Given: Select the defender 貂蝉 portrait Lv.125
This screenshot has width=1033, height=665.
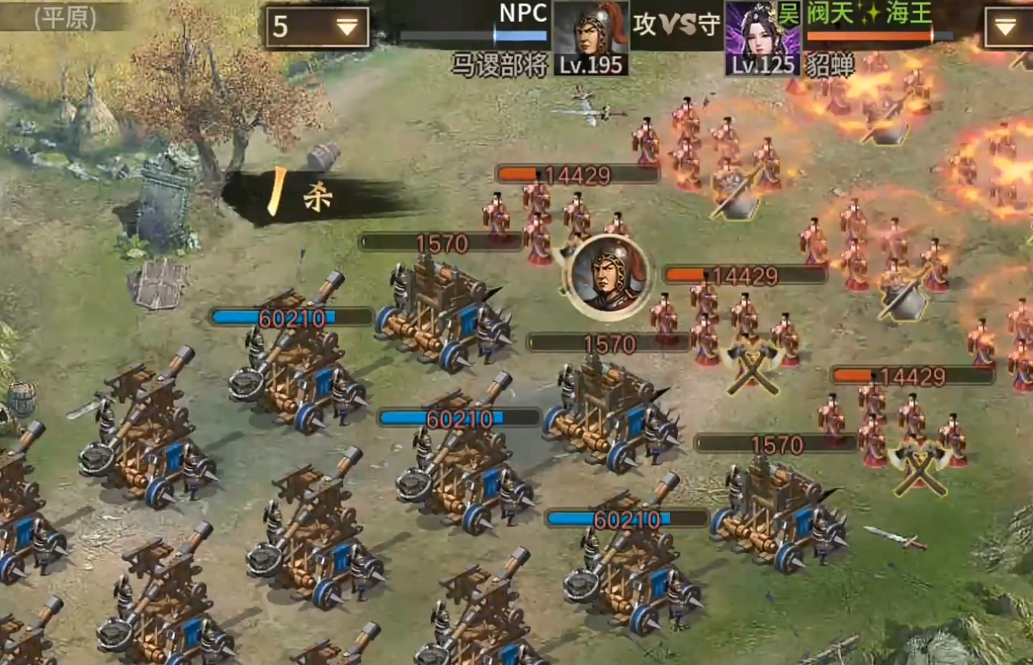Looking at the screenshot, I should pyautogui.click(x=763, y=36).
